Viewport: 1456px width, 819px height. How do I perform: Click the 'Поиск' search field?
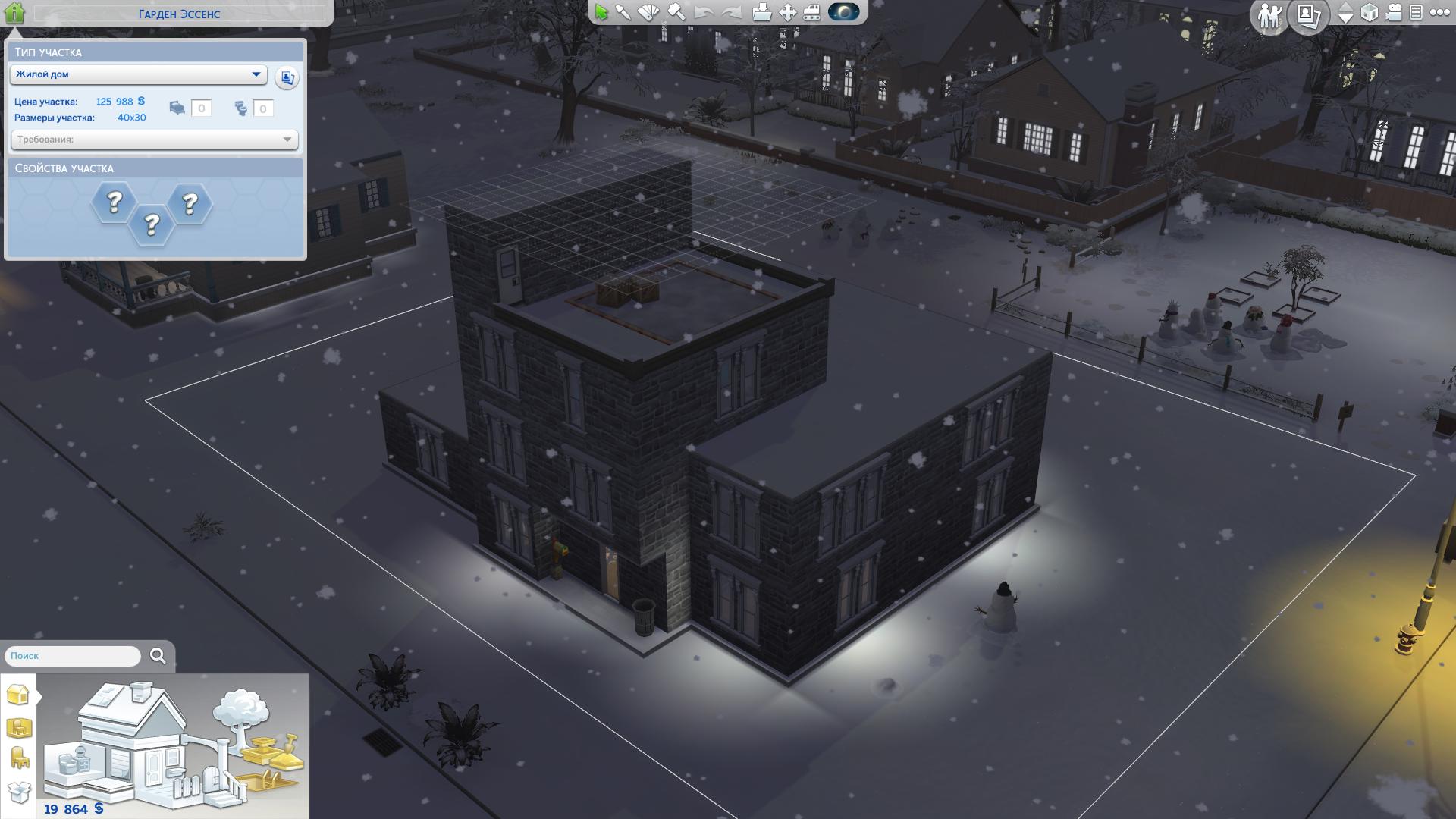pos(73,656)
